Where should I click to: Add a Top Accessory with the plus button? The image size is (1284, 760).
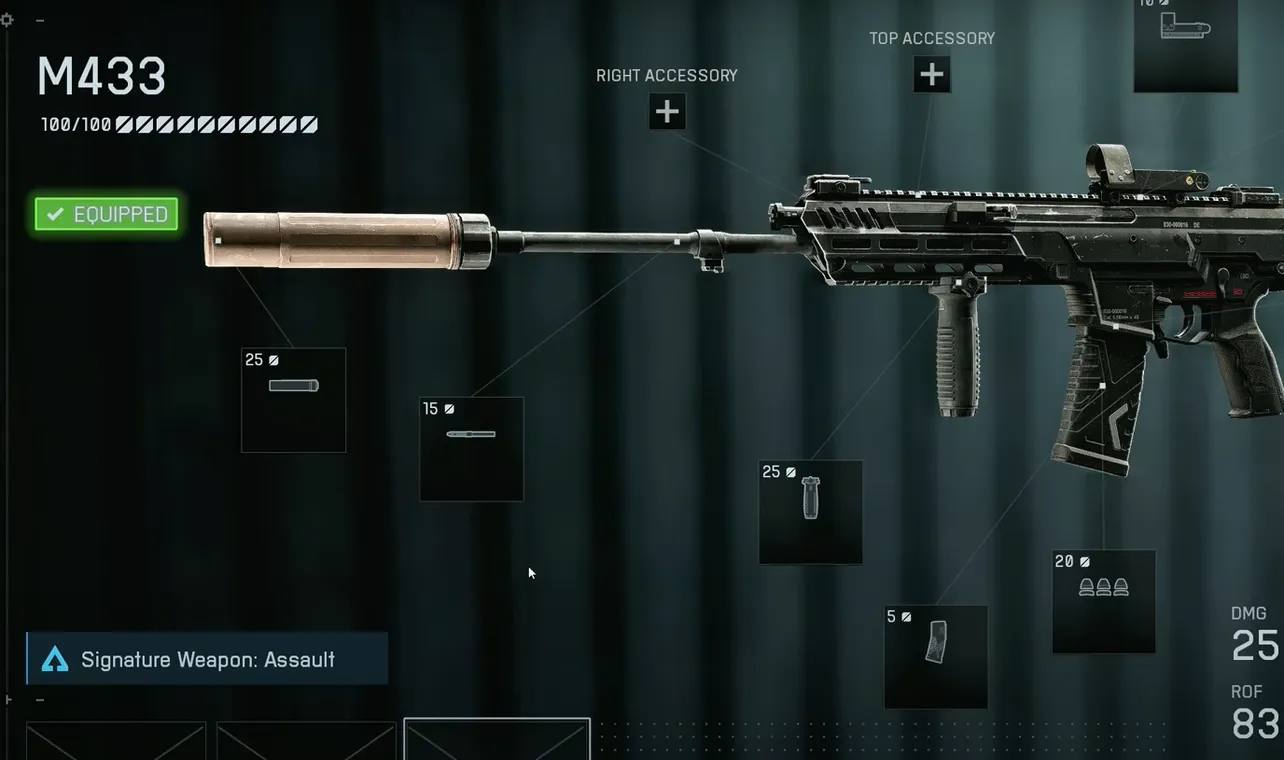pos(931,74)
